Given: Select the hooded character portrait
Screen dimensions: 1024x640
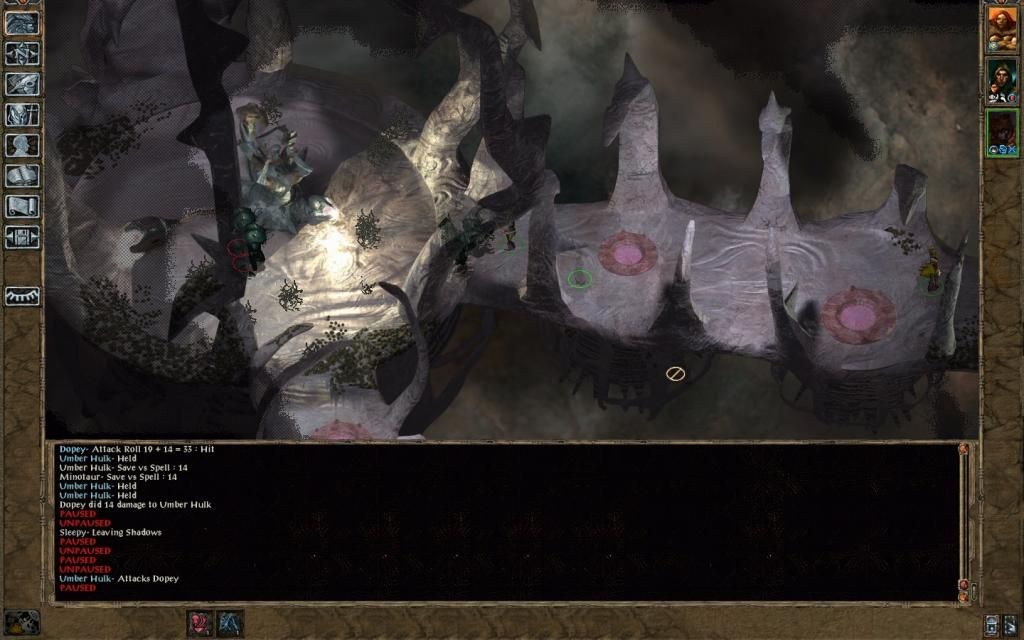Looking at the screenshot, I should point(1002,80).
